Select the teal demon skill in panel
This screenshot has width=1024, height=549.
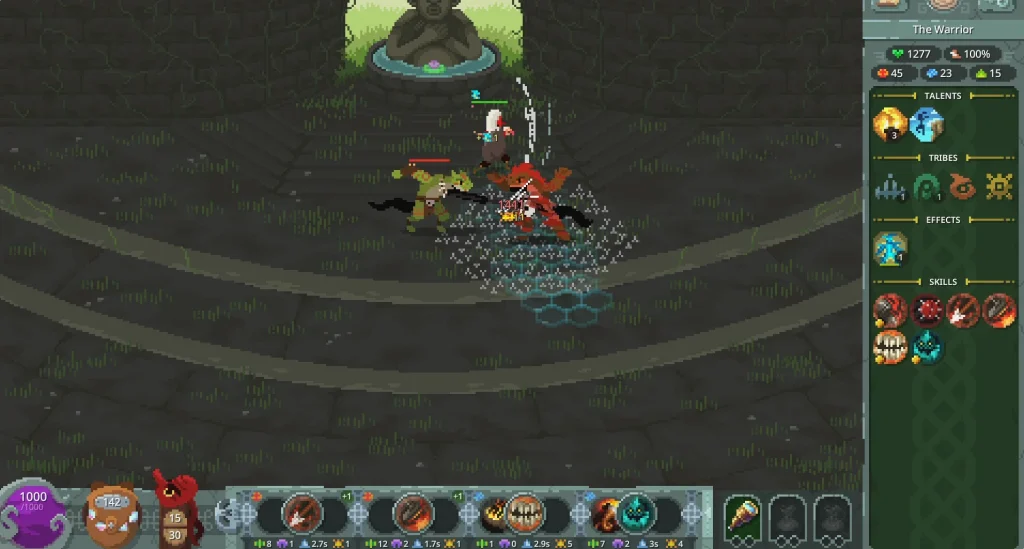point(927,346)
